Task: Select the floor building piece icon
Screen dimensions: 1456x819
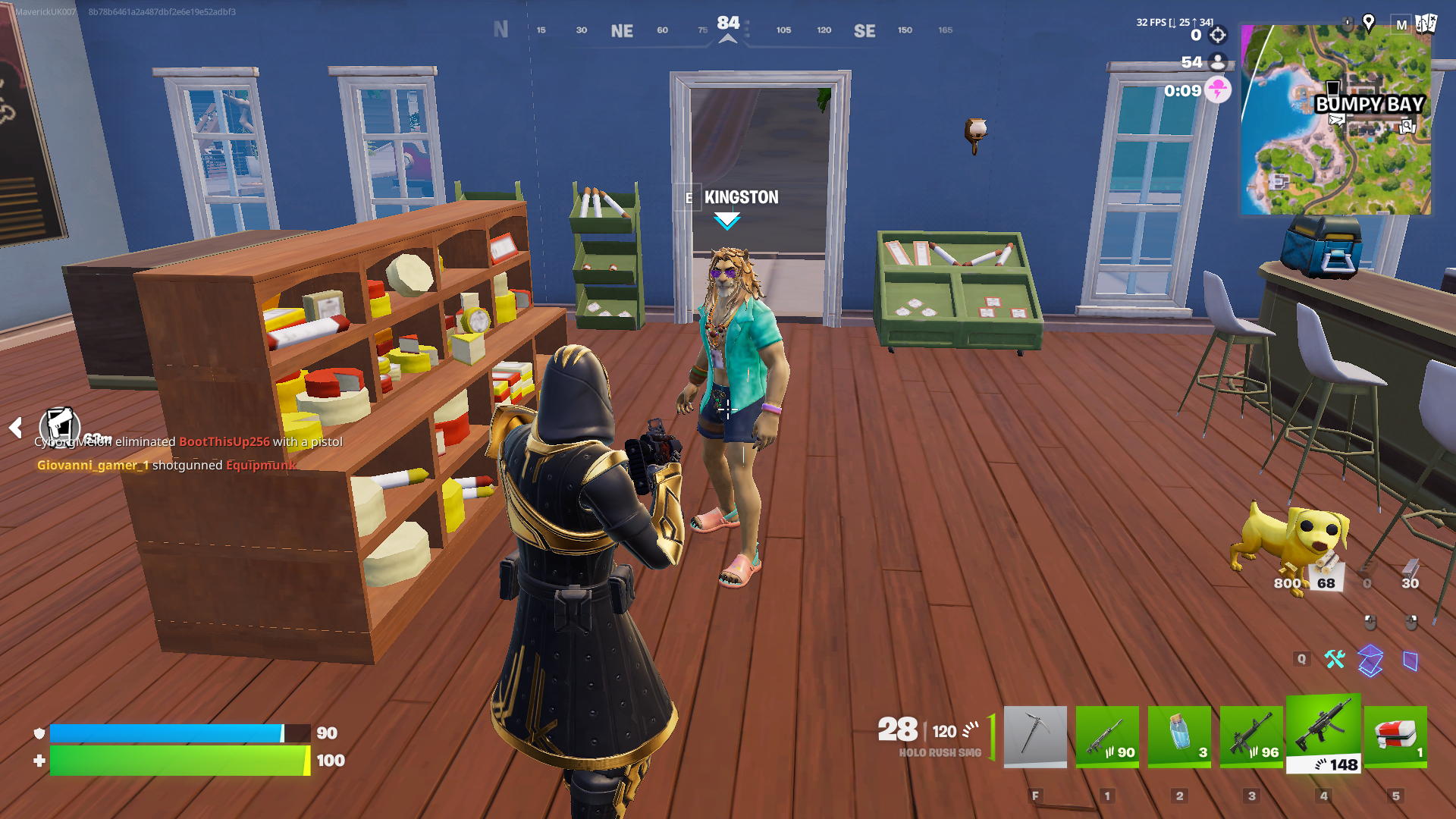Action: coord(1370,661)
